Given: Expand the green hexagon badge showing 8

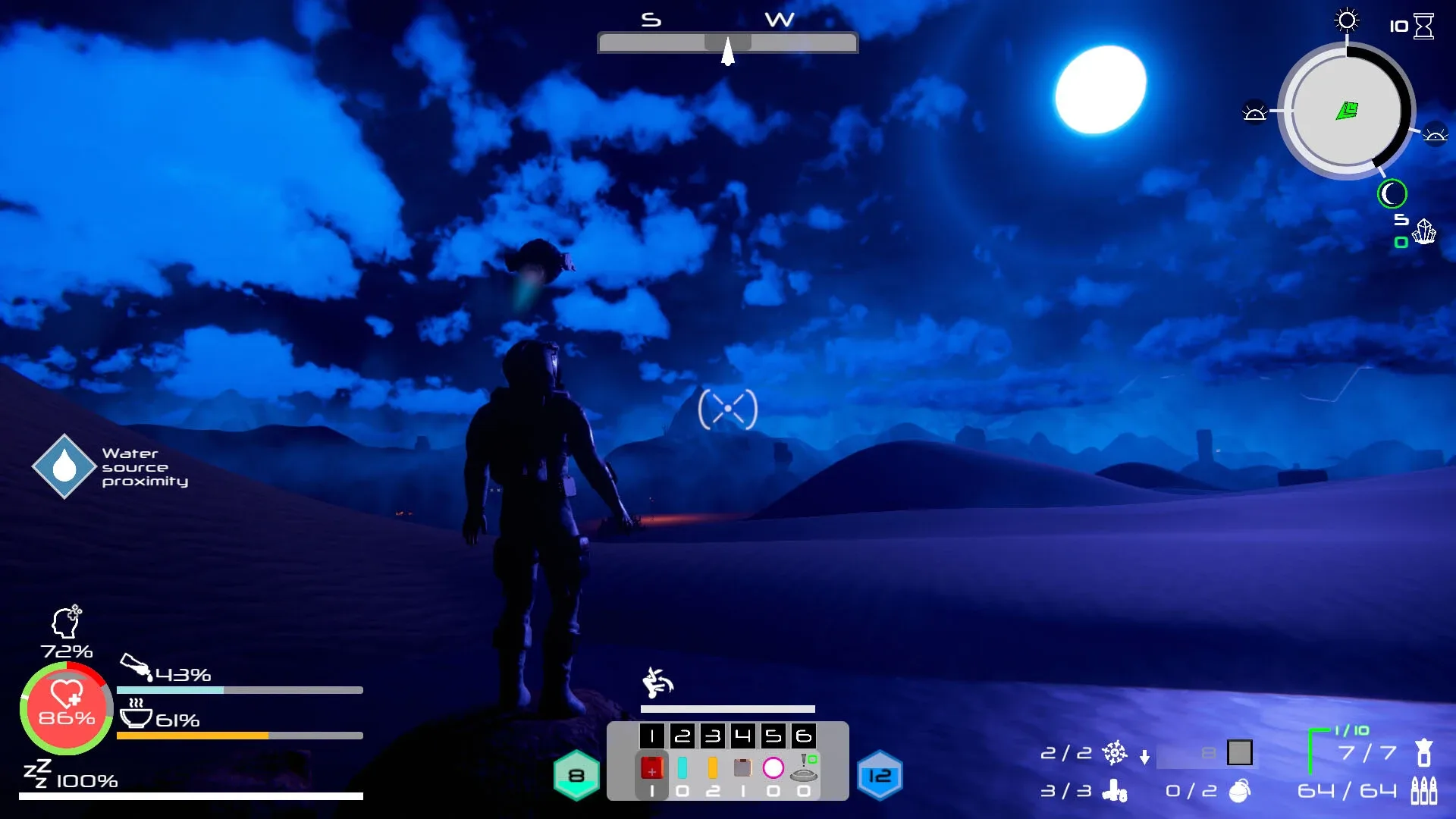Looking at the screenshot, I should 577,773.
